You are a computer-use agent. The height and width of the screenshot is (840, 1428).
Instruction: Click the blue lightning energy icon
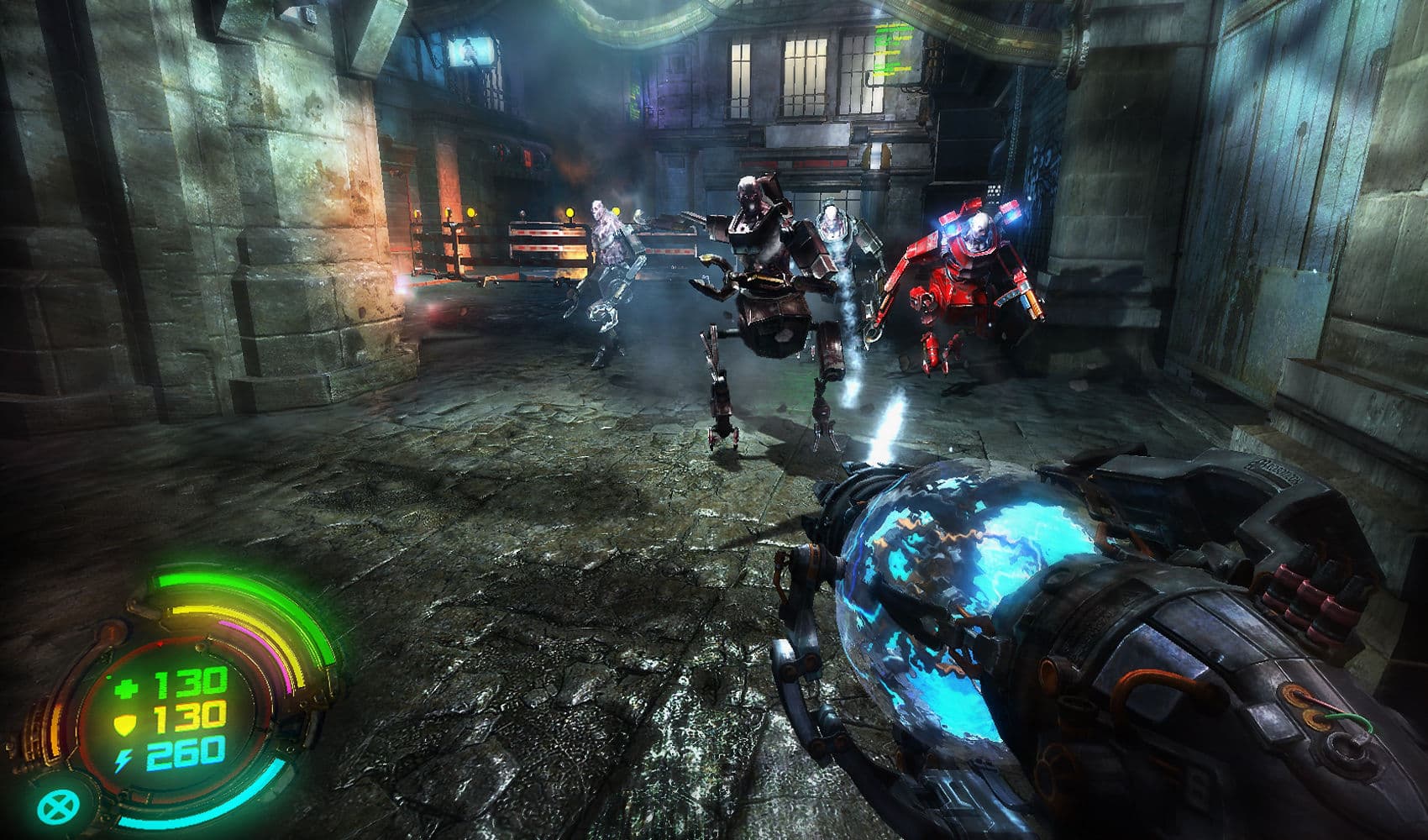123,759
